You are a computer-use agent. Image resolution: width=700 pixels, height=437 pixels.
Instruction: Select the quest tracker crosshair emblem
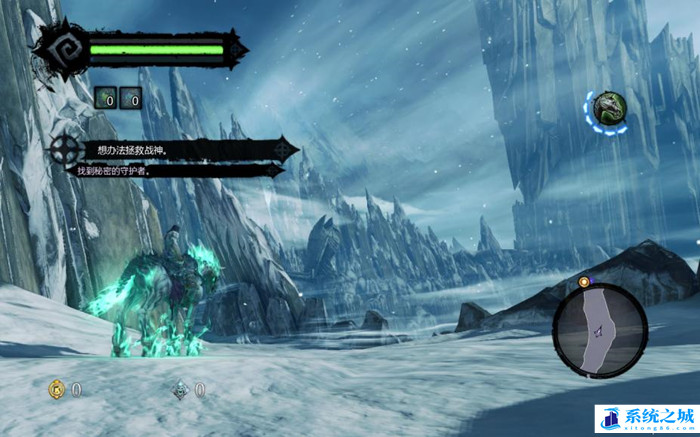click(x=68, y=152)
